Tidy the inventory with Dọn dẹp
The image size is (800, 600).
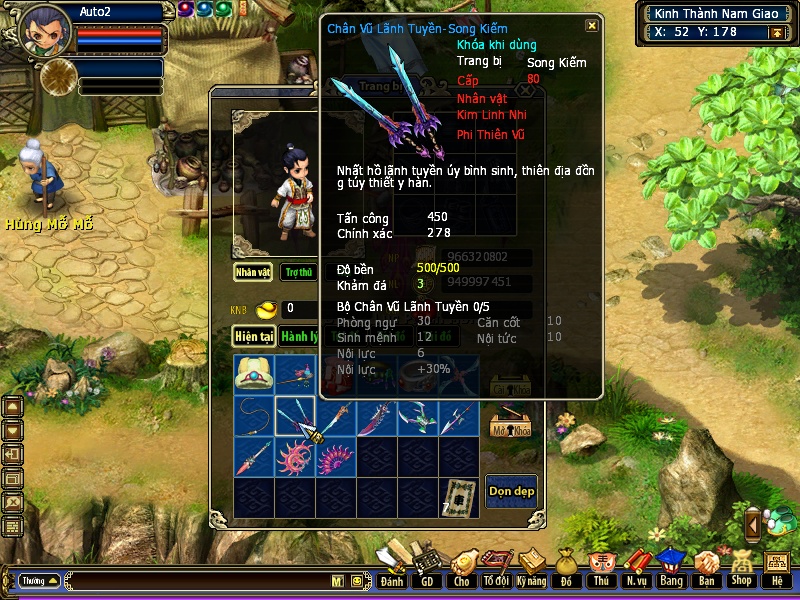pyautogui.click(x=511, y=491)
